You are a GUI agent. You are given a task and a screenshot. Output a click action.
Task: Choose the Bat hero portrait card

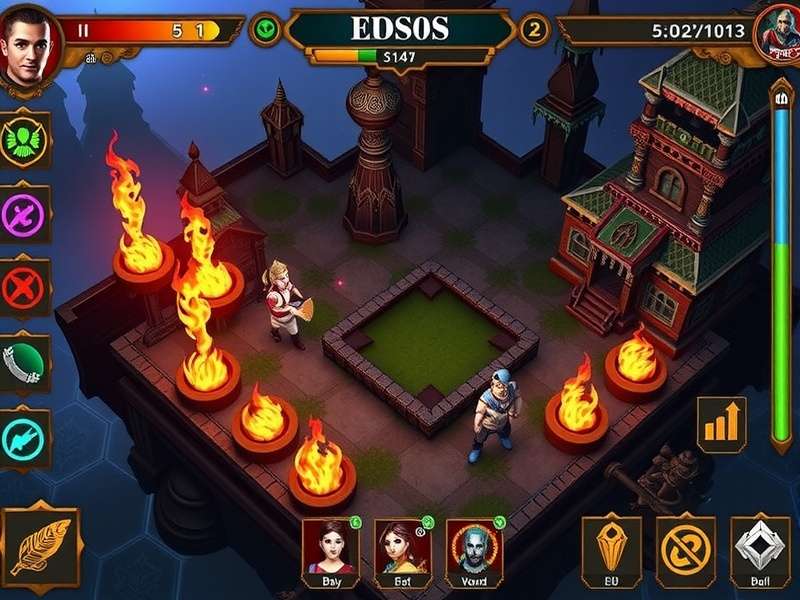[x=402, y=552]
